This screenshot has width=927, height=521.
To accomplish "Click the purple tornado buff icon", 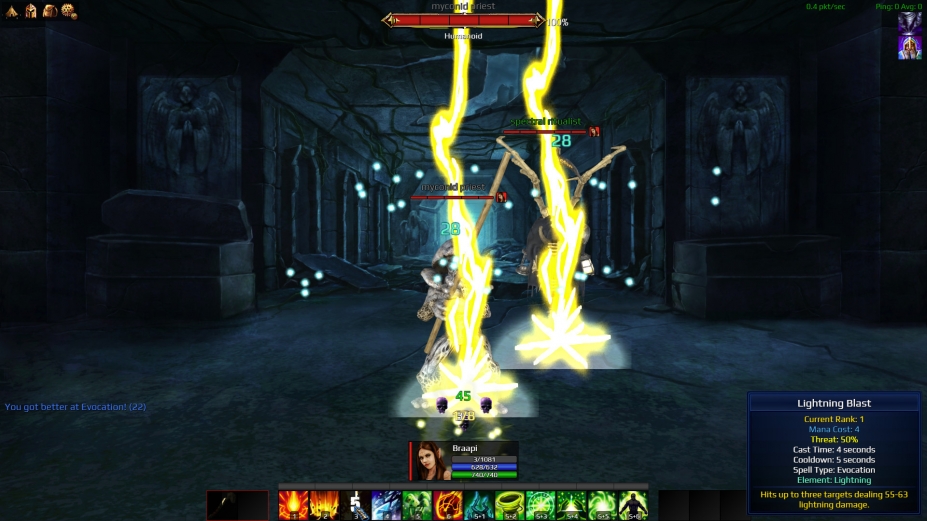I will pyautogui.click(x=910, y=24).
